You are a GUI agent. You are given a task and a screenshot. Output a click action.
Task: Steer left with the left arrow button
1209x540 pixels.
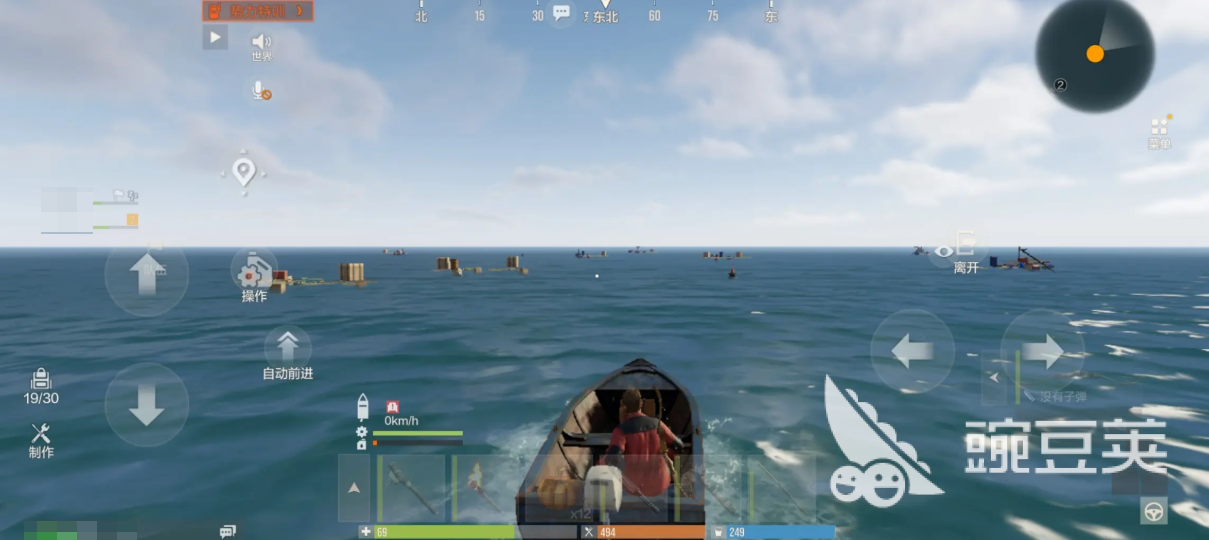912,351
